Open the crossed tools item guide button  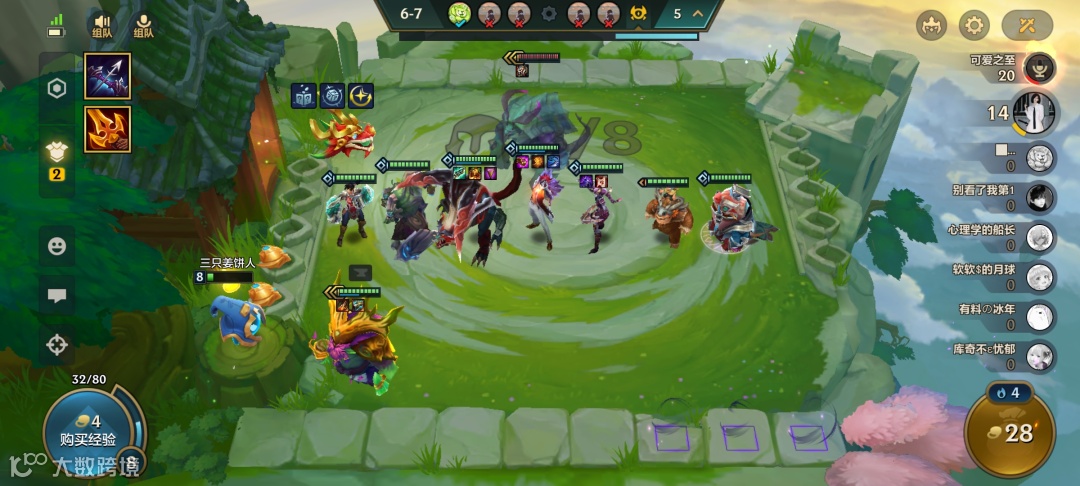point(1027,25)
